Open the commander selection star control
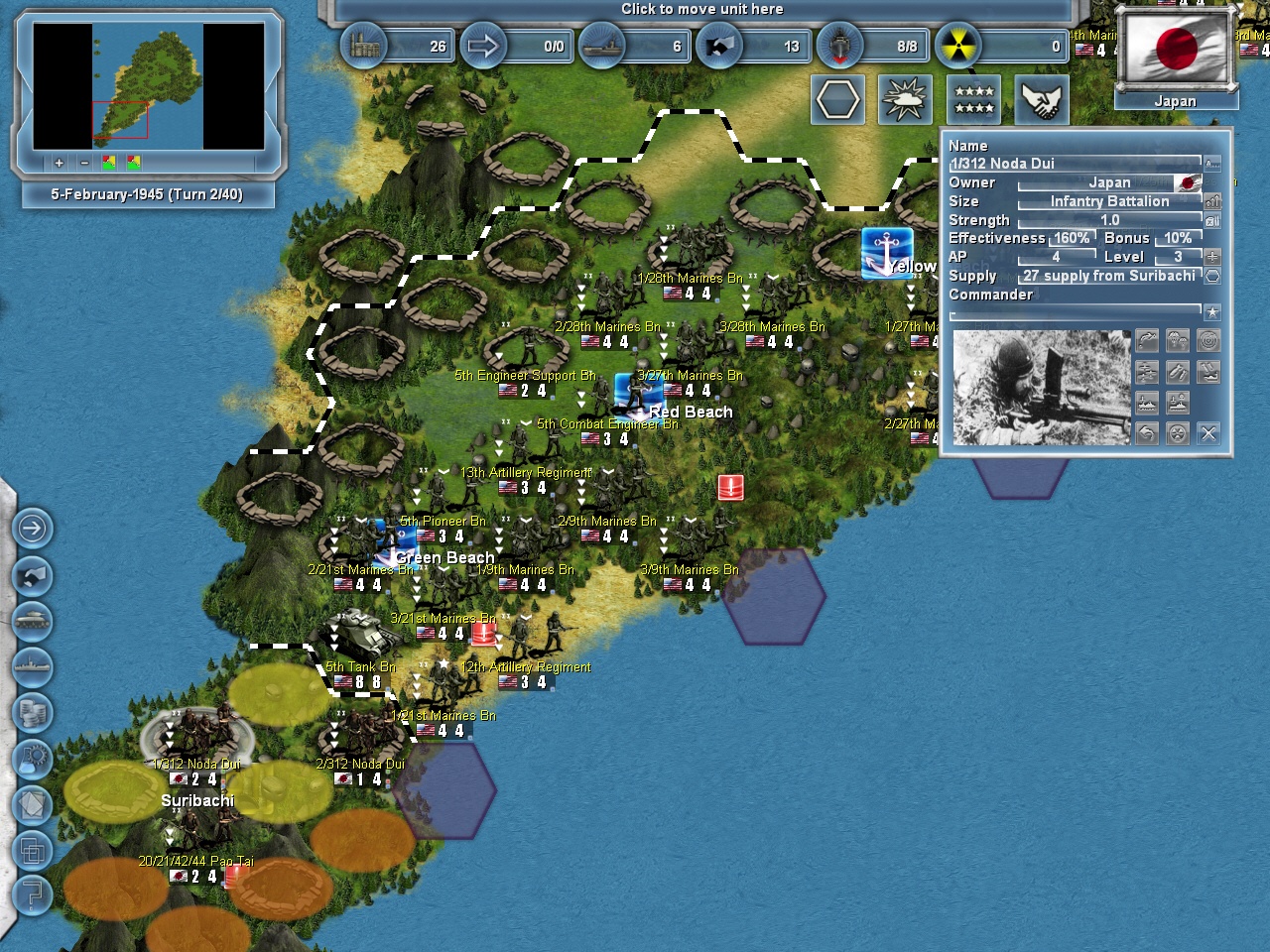The width and height of the screenshot is (1270, 952). coord(1211,311)
